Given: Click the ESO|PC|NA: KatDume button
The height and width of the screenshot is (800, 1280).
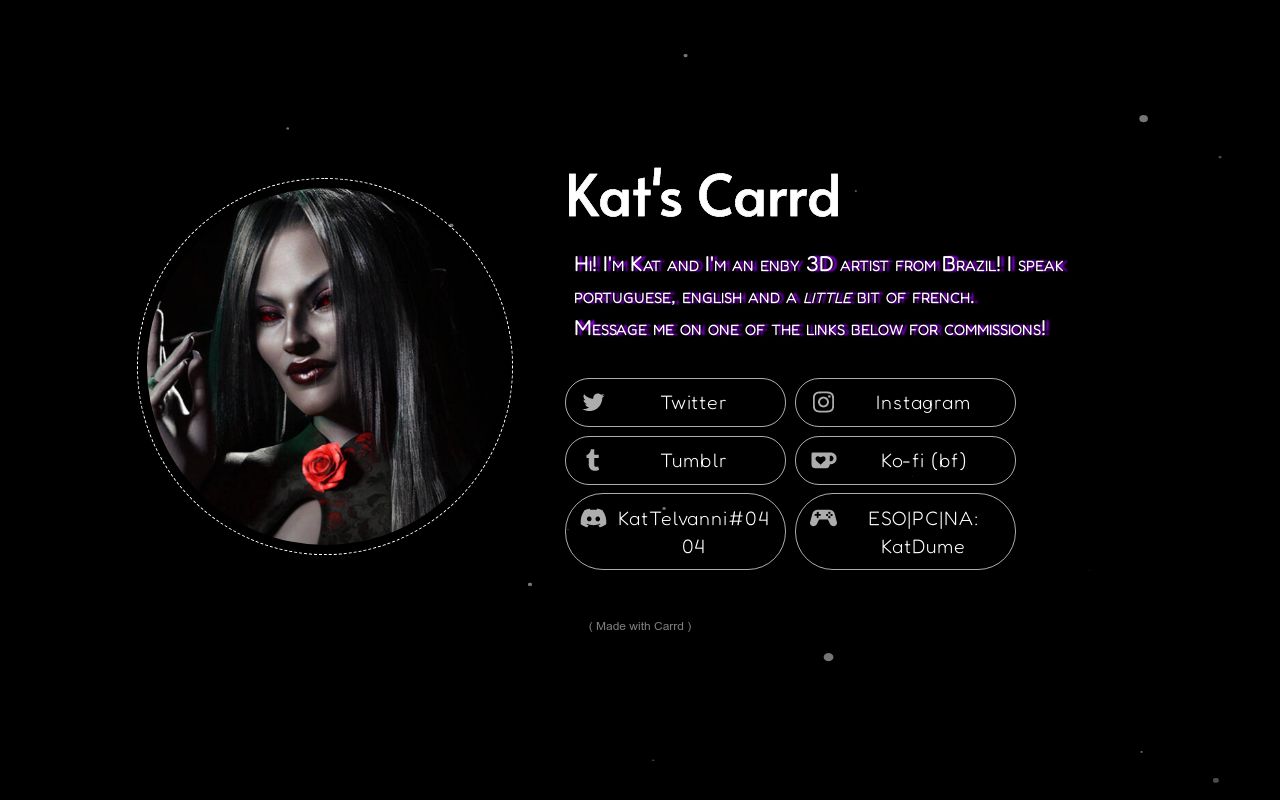Looking at the screenshot, I should tap(905, 532).
